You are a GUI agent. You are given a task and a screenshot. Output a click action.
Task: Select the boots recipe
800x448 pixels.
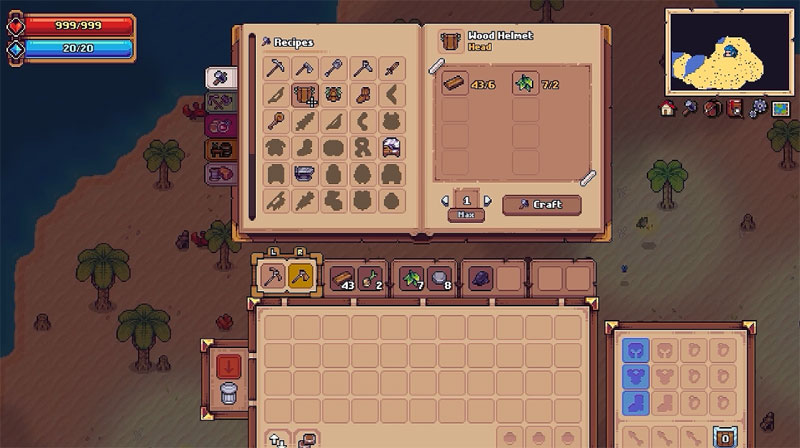click(364, 96)
